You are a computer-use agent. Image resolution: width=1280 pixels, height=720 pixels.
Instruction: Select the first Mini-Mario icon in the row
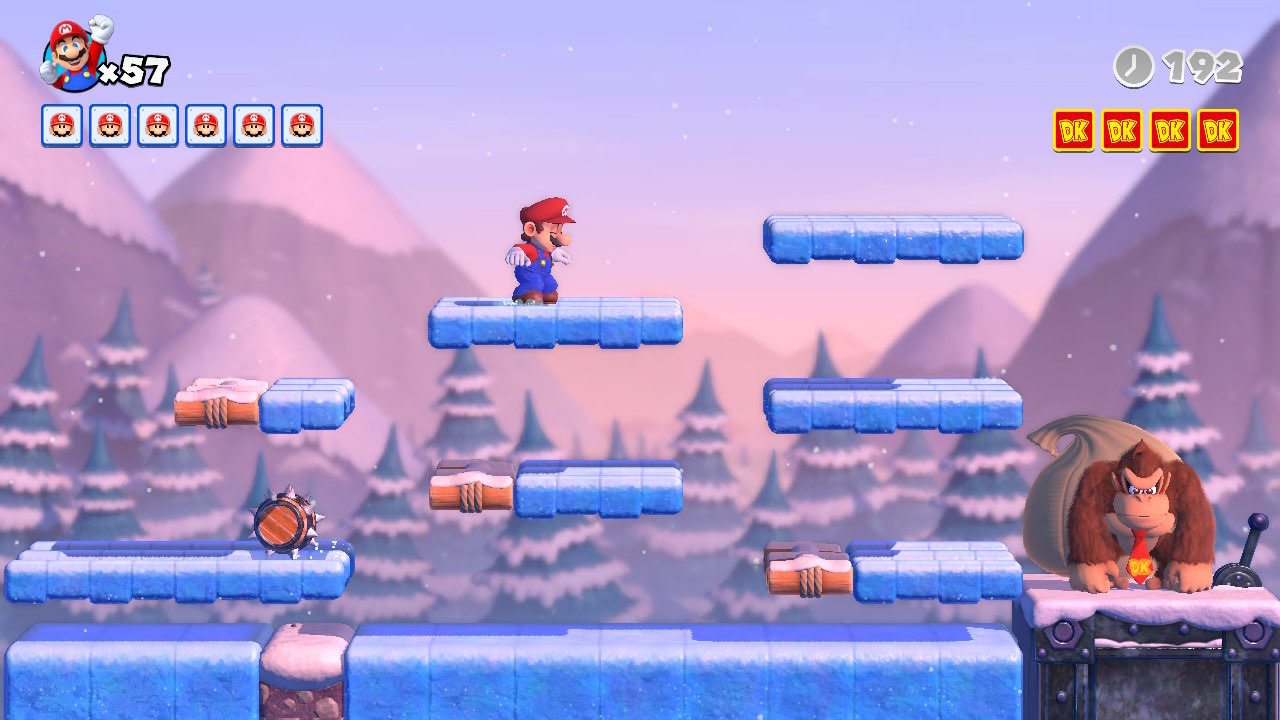(x=60, y=124)
